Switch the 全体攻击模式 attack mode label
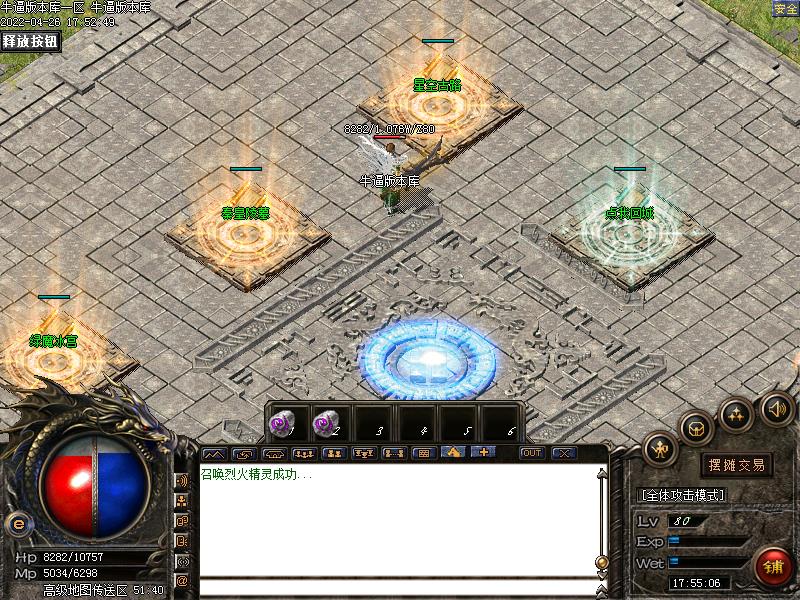This screenshot has width=800, height=600. pos(682,495)
